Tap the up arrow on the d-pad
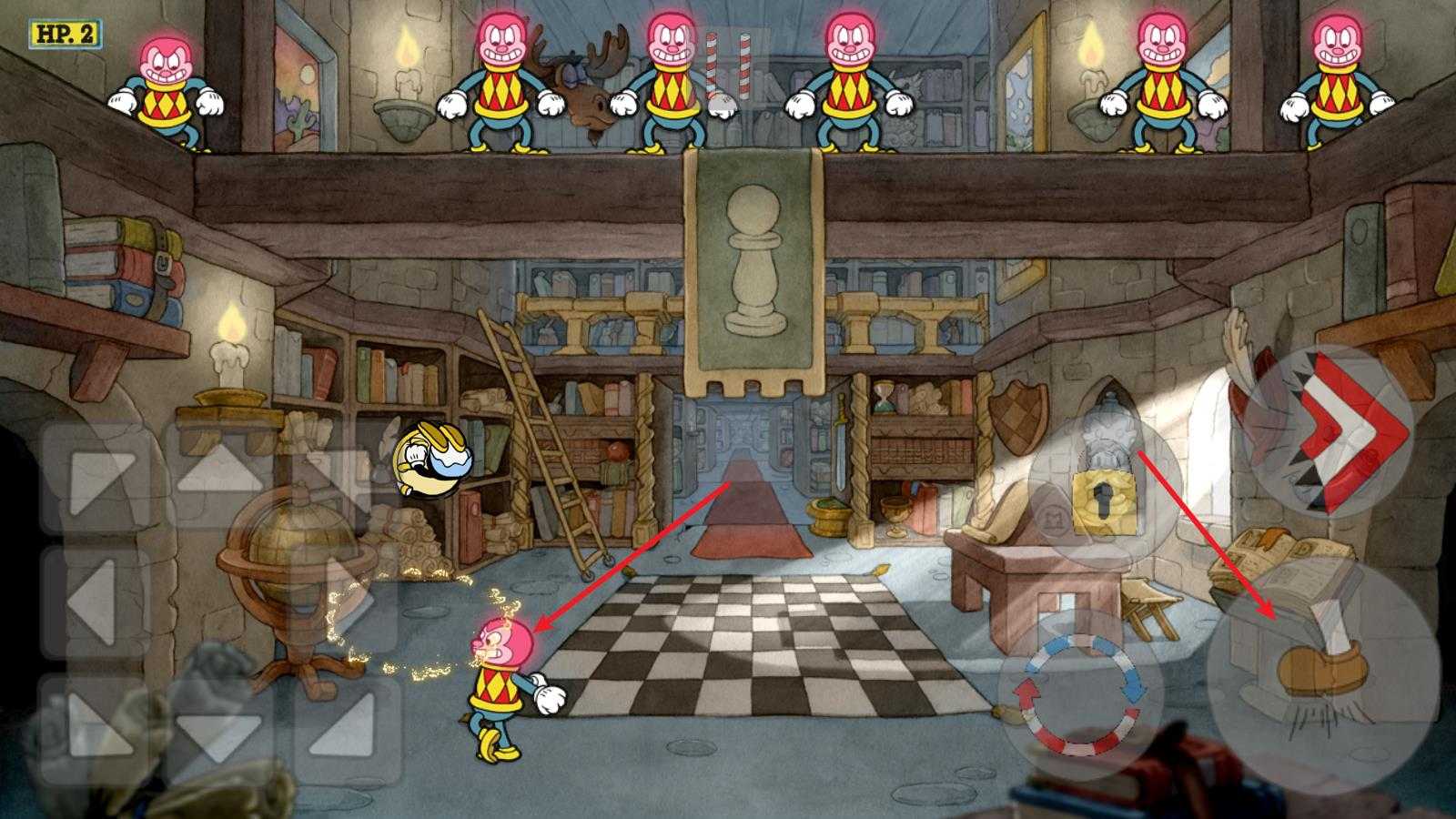This screenshot has width=1456, height=819. point(219,476)
